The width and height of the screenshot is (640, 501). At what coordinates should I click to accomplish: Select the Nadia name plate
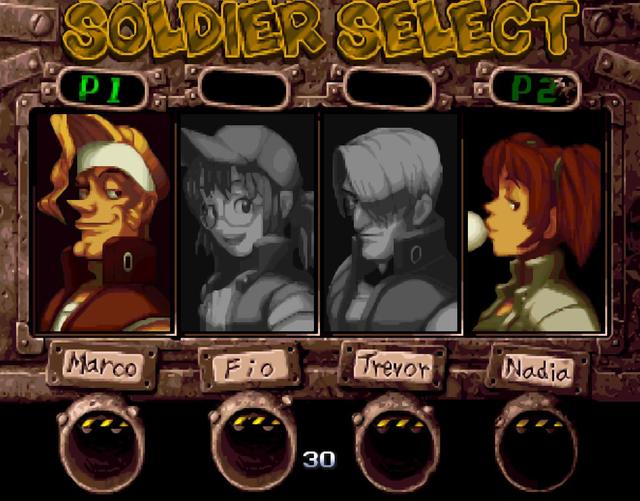(x=538, y=371)
